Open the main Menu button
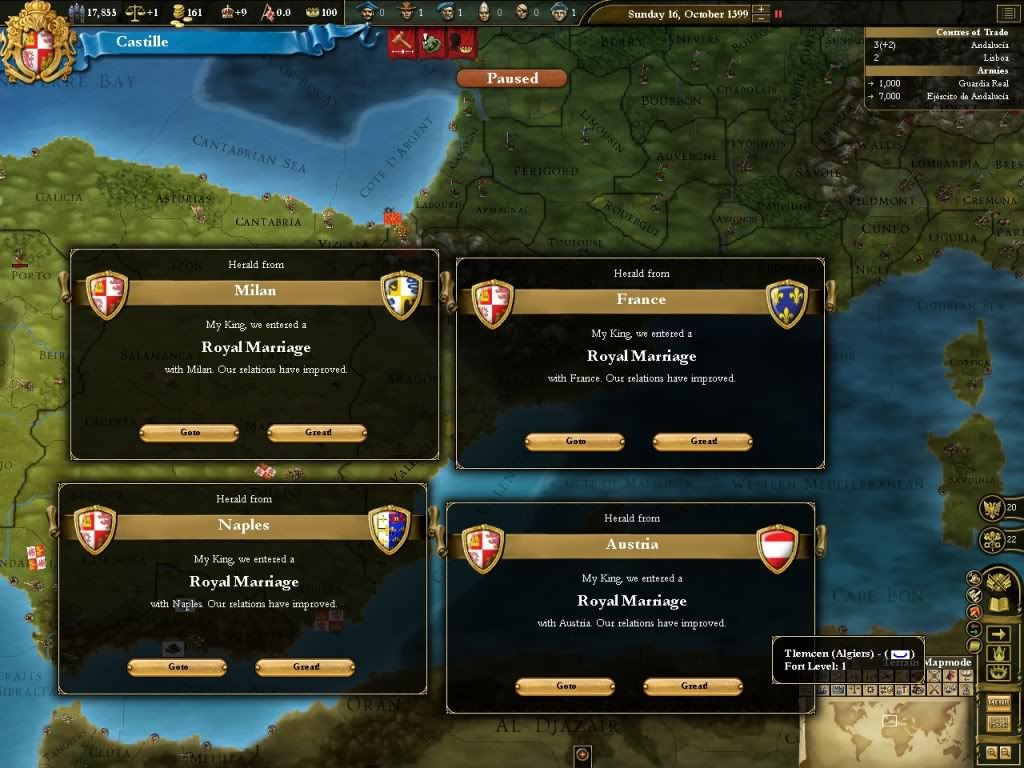Screen dimensions: 1024x768 coord(998,703)
